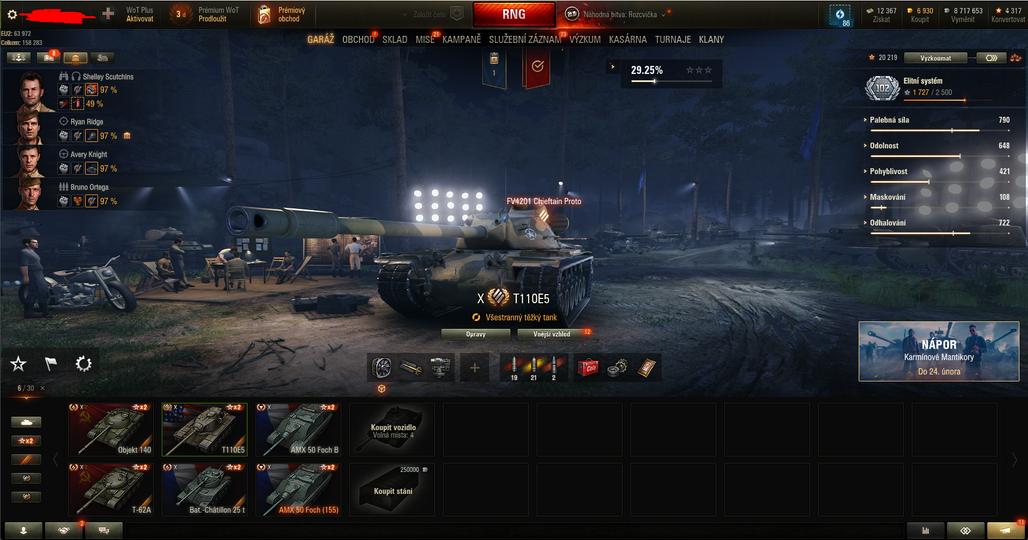Choose the T-62A tank from the carousel

coord(110,490)
